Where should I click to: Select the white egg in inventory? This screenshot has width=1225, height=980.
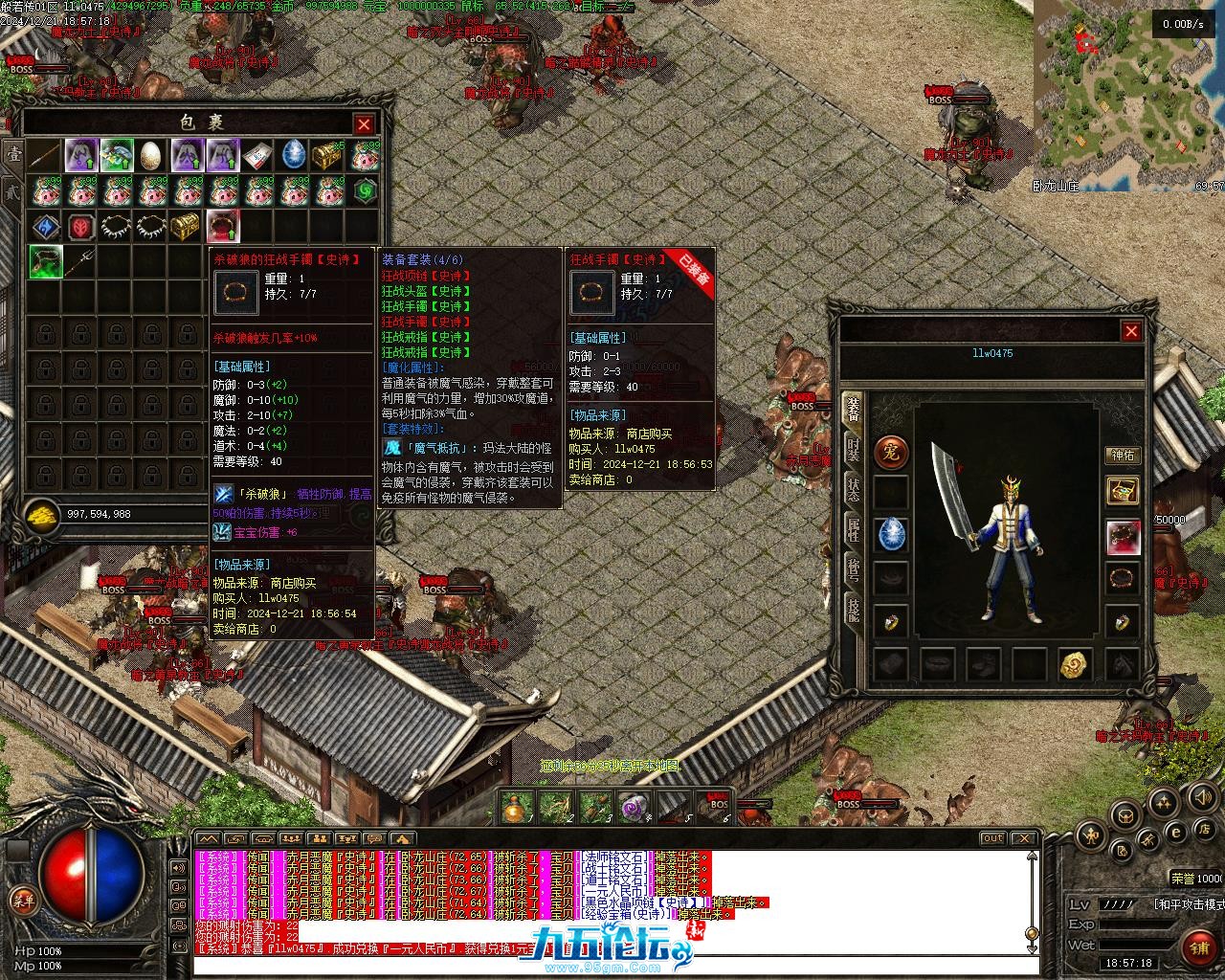click(151, 155)
